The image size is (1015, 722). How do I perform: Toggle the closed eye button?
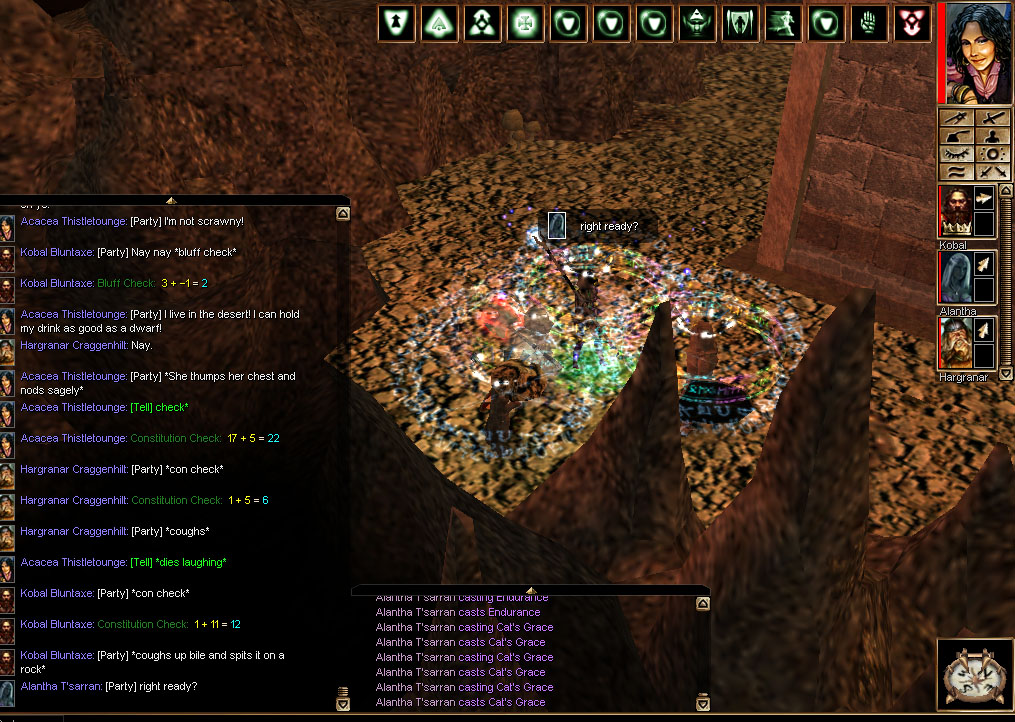[x=958, y=154]
